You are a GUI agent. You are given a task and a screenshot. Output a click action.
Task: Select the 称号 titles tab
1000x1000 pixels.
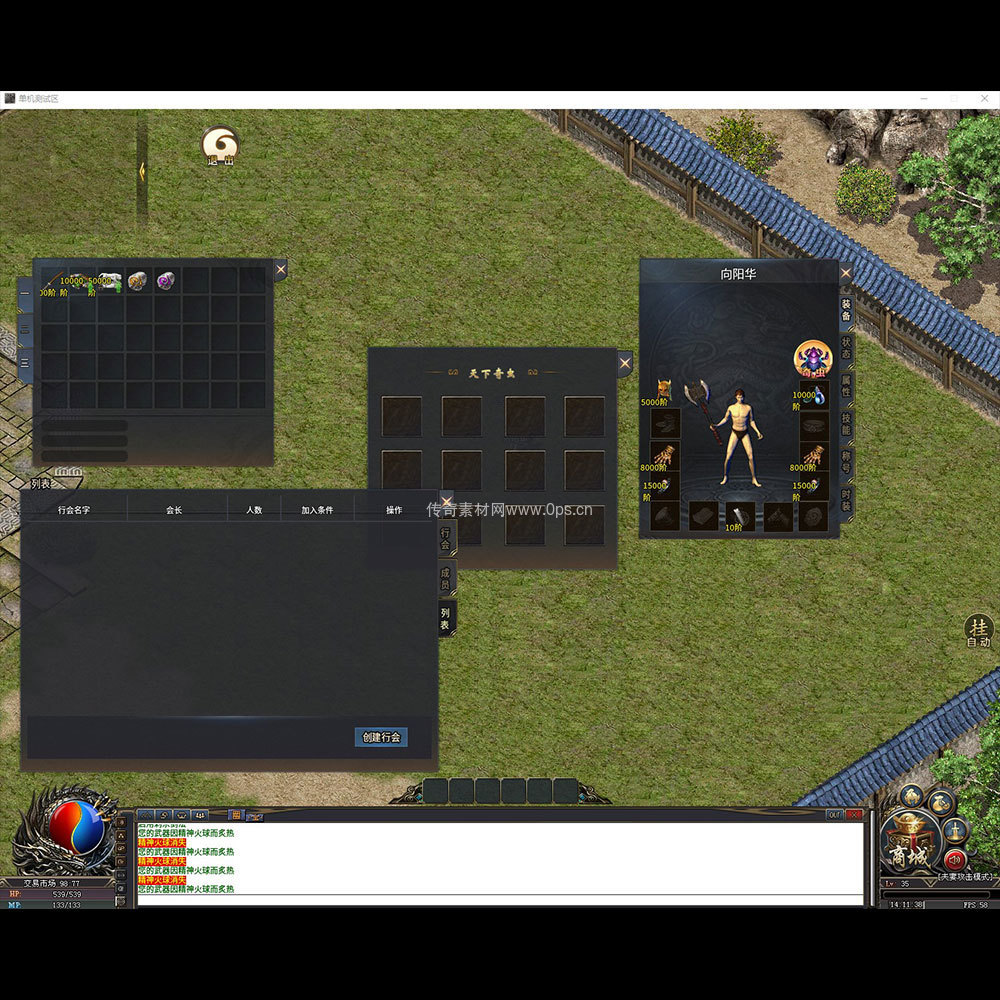pos(846,462)
